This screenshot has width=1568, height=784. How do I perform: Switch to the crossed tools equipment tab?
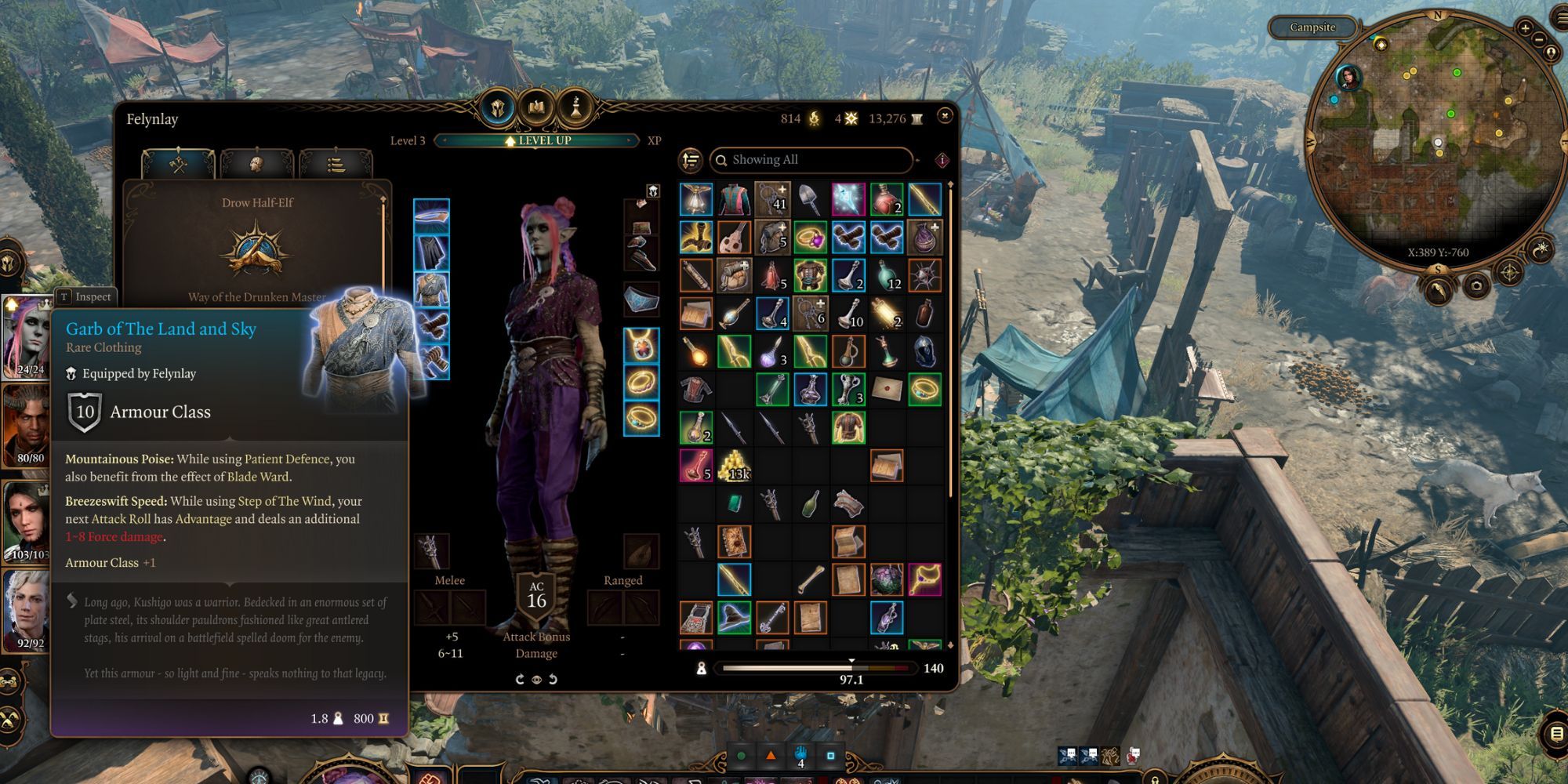[x=178, y=165]
